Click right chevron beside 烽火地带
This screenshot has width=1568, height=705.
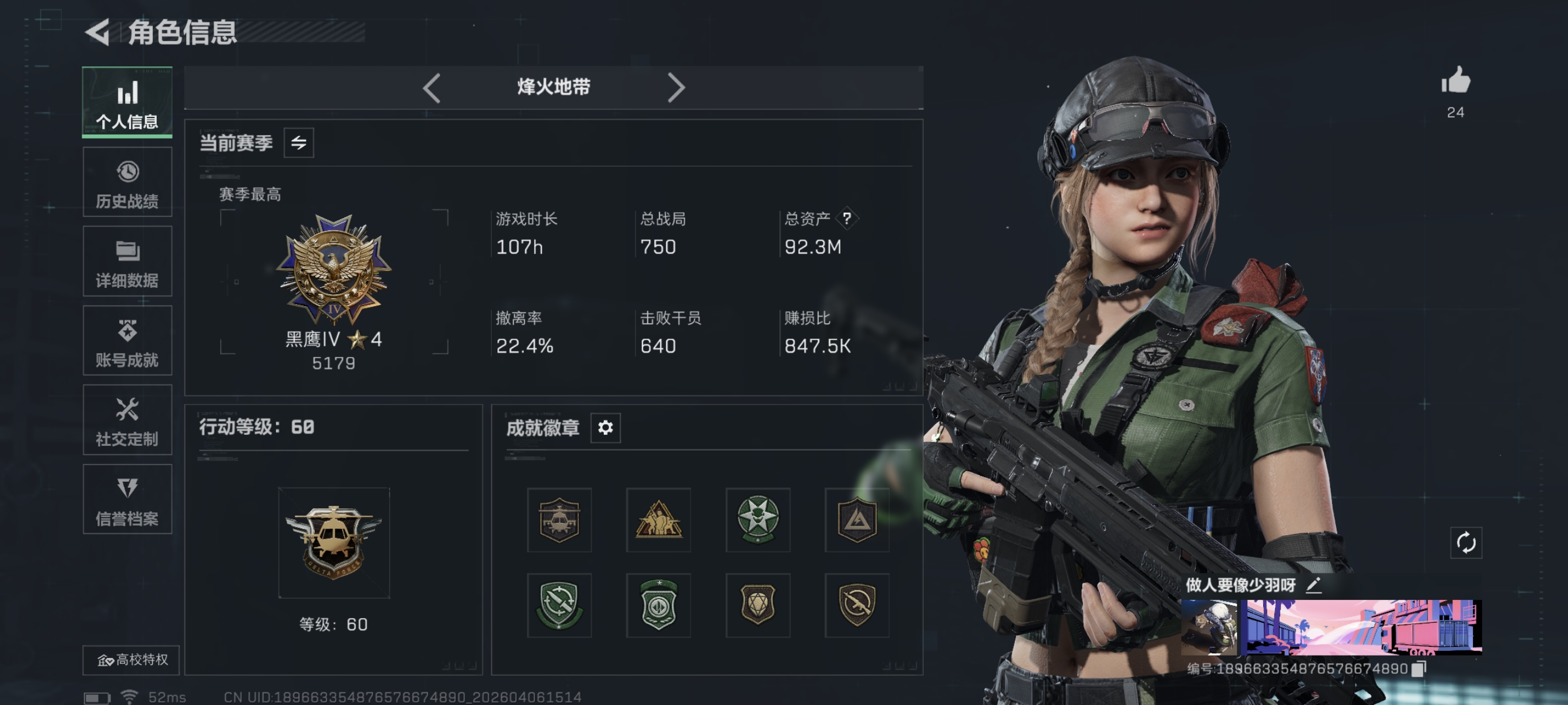pos(676,87)
